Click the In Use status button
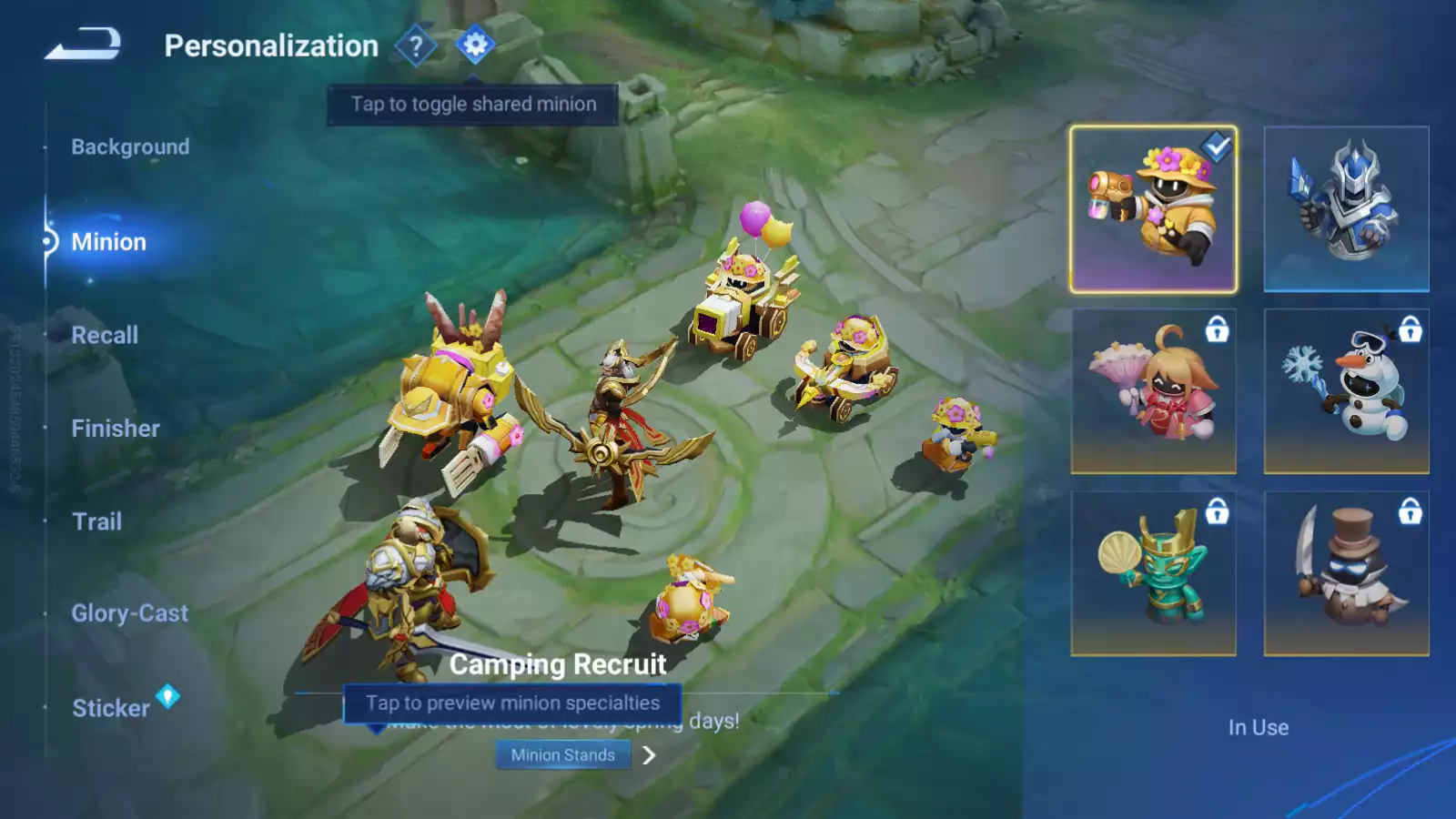 point(1258,727)
